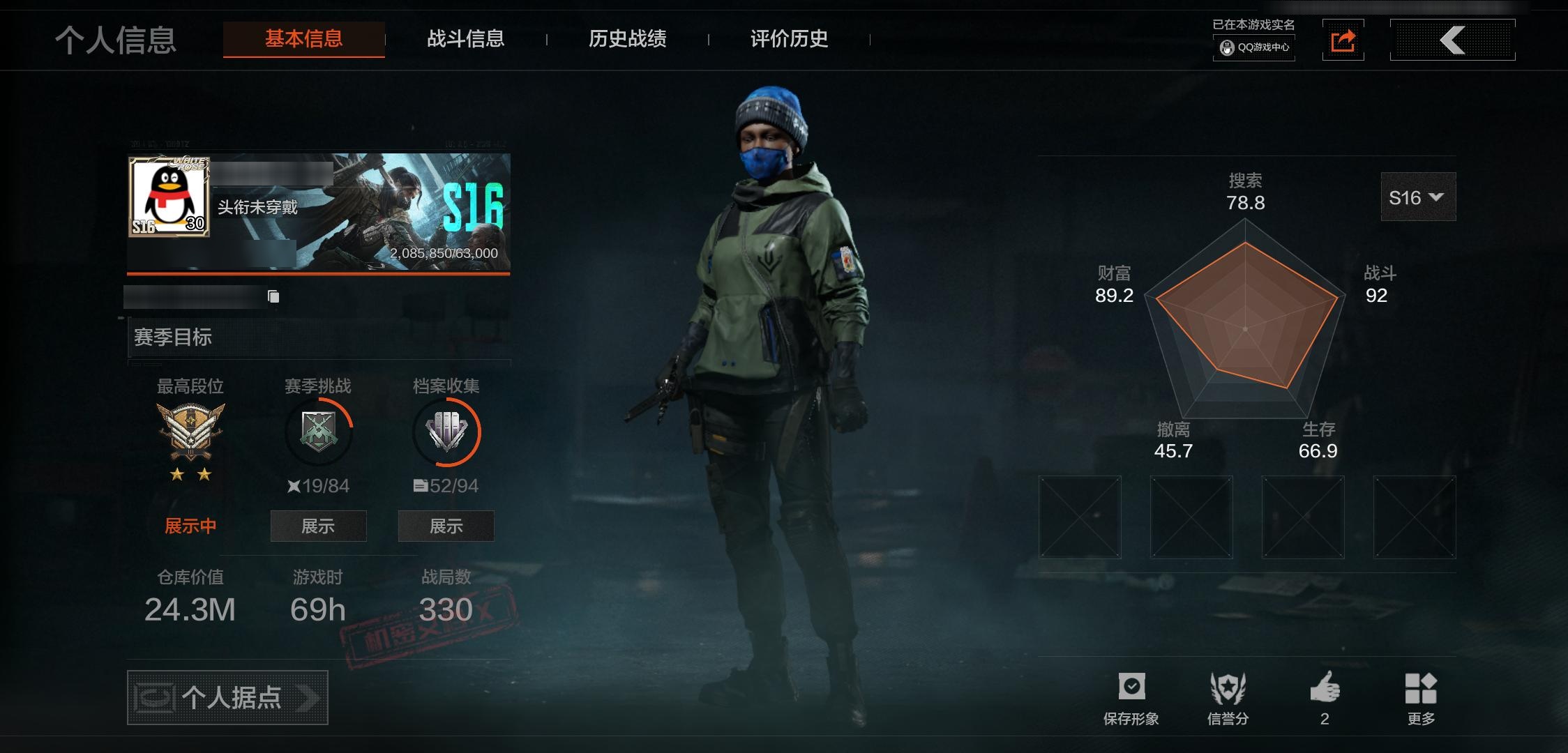Screen dimensions: 1568x753
Task: Go back with the arrow button
Action: click(x=1452, y=40)
